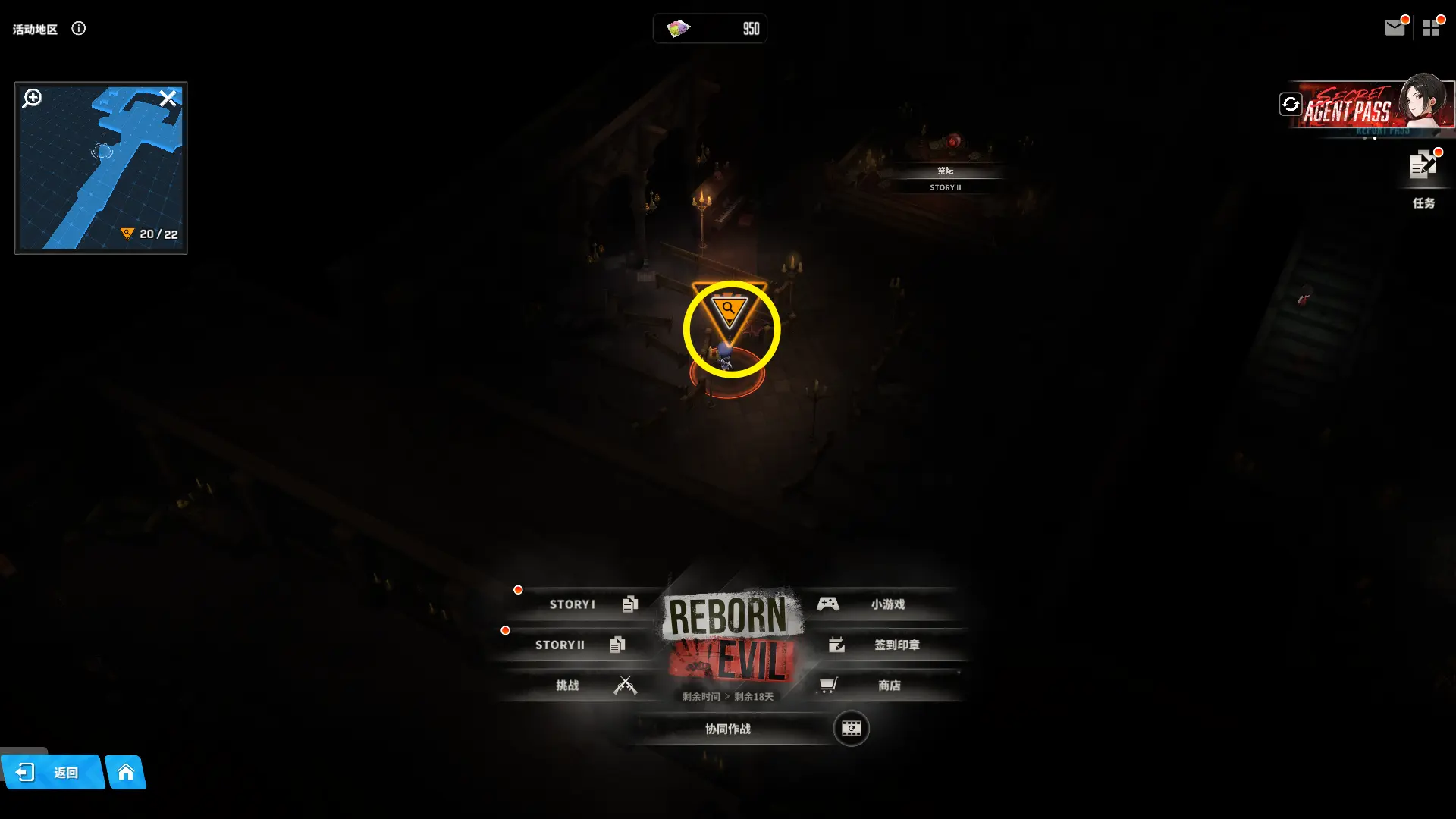
Task: Open the four-square grid menu icon
Action: [1431, 28]
